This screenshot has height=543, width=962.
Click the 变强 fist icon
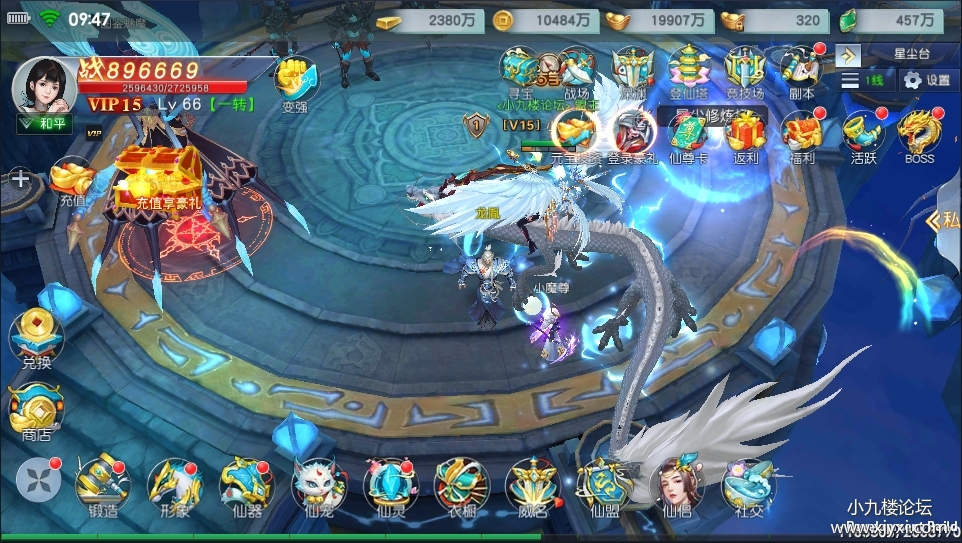[294, 80]
